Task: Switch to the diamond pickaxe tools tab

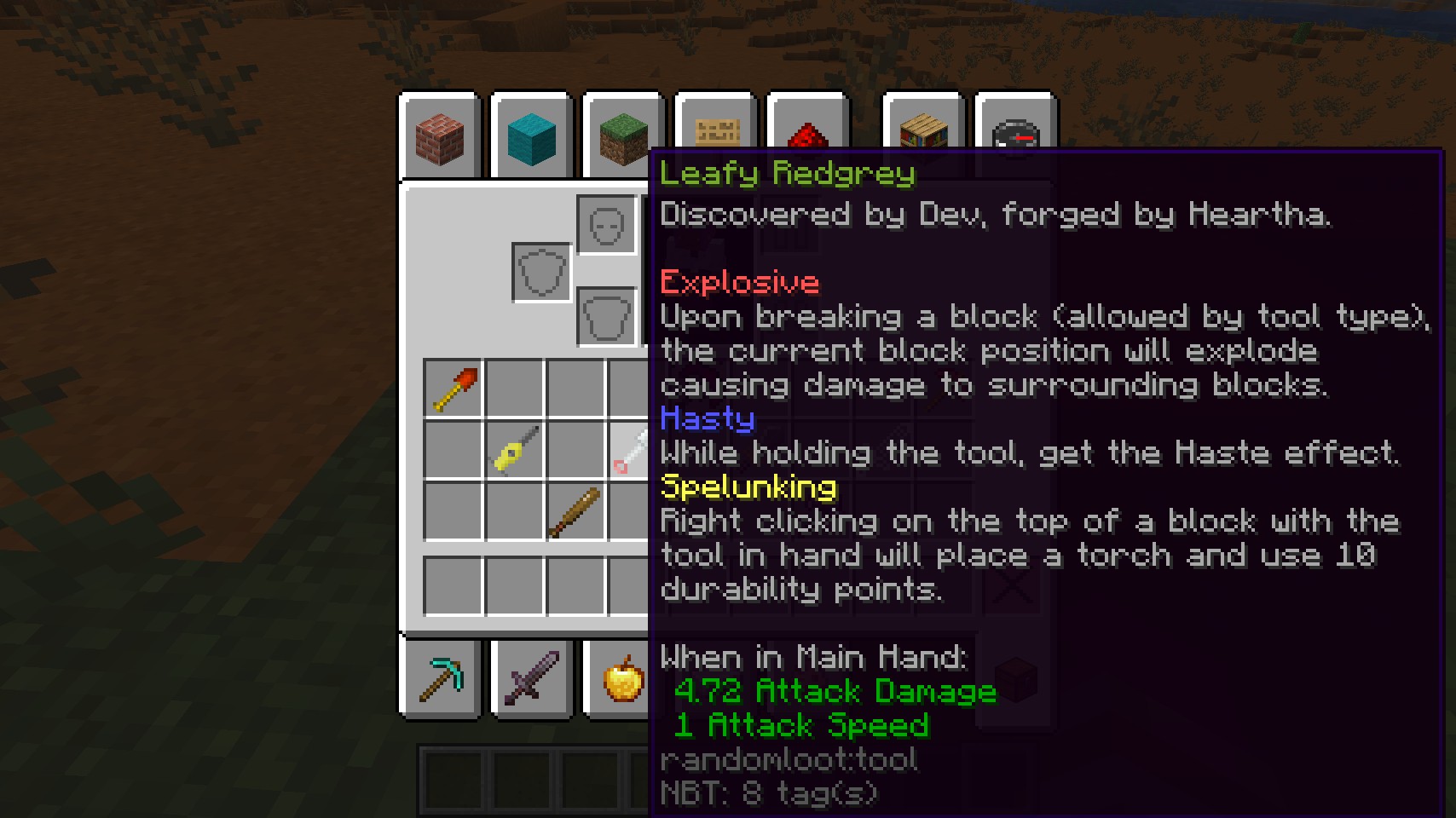Action: coord(441,678)
